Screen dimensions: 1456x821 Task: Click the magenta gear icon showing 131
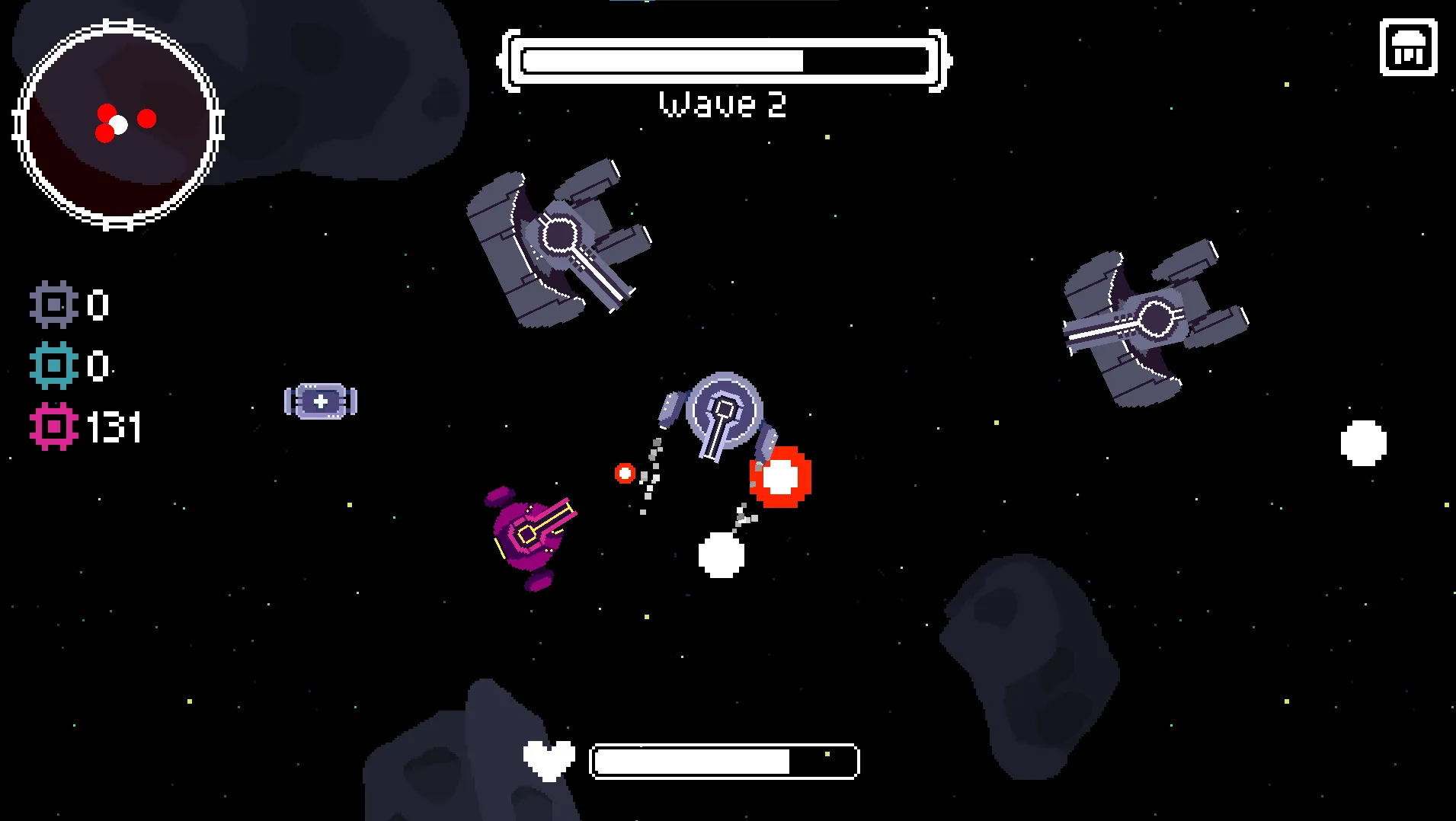[53, 428]
